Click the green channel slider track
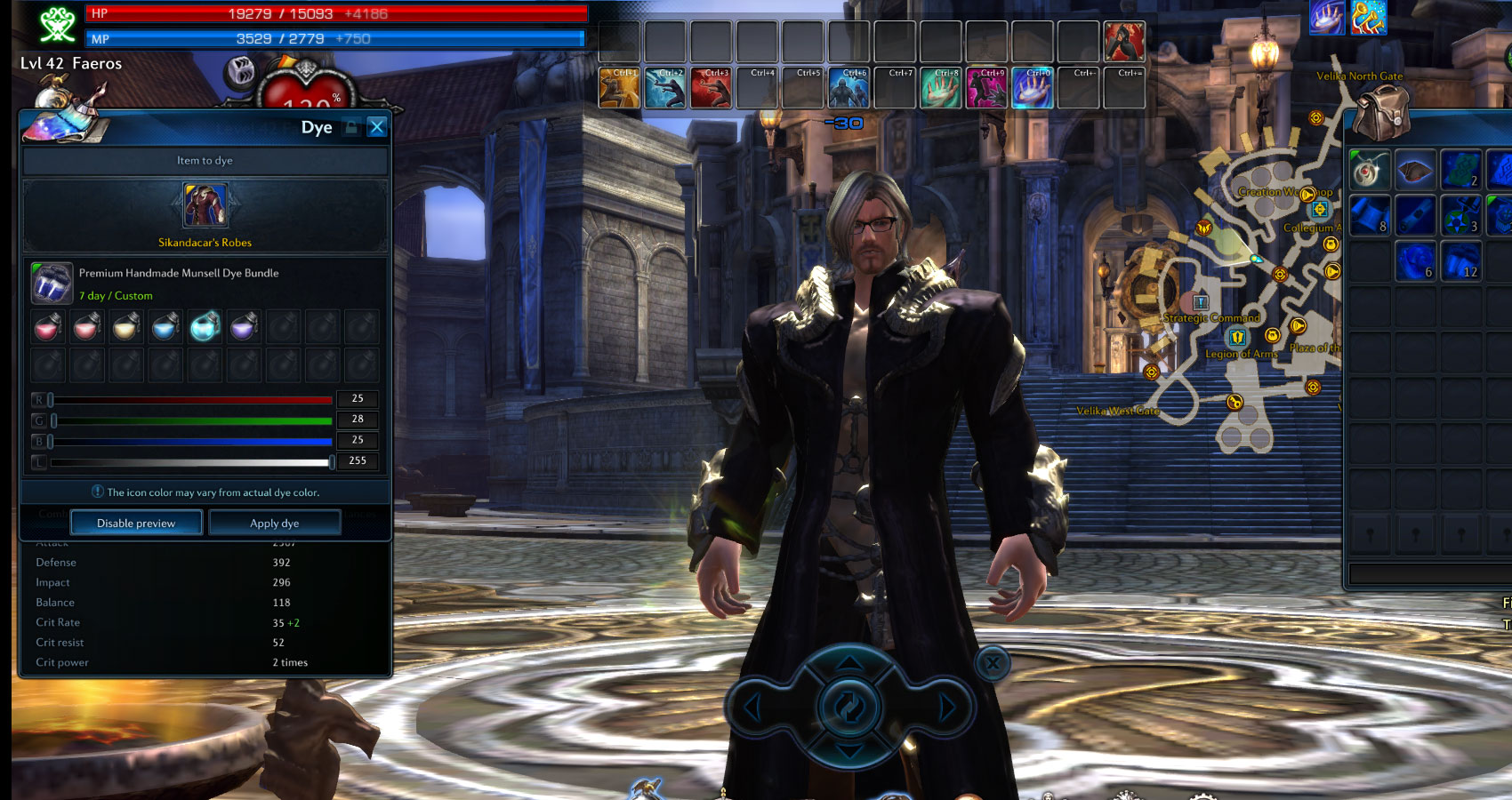Screen dimensions: 1512x800 tap(191, 420)
